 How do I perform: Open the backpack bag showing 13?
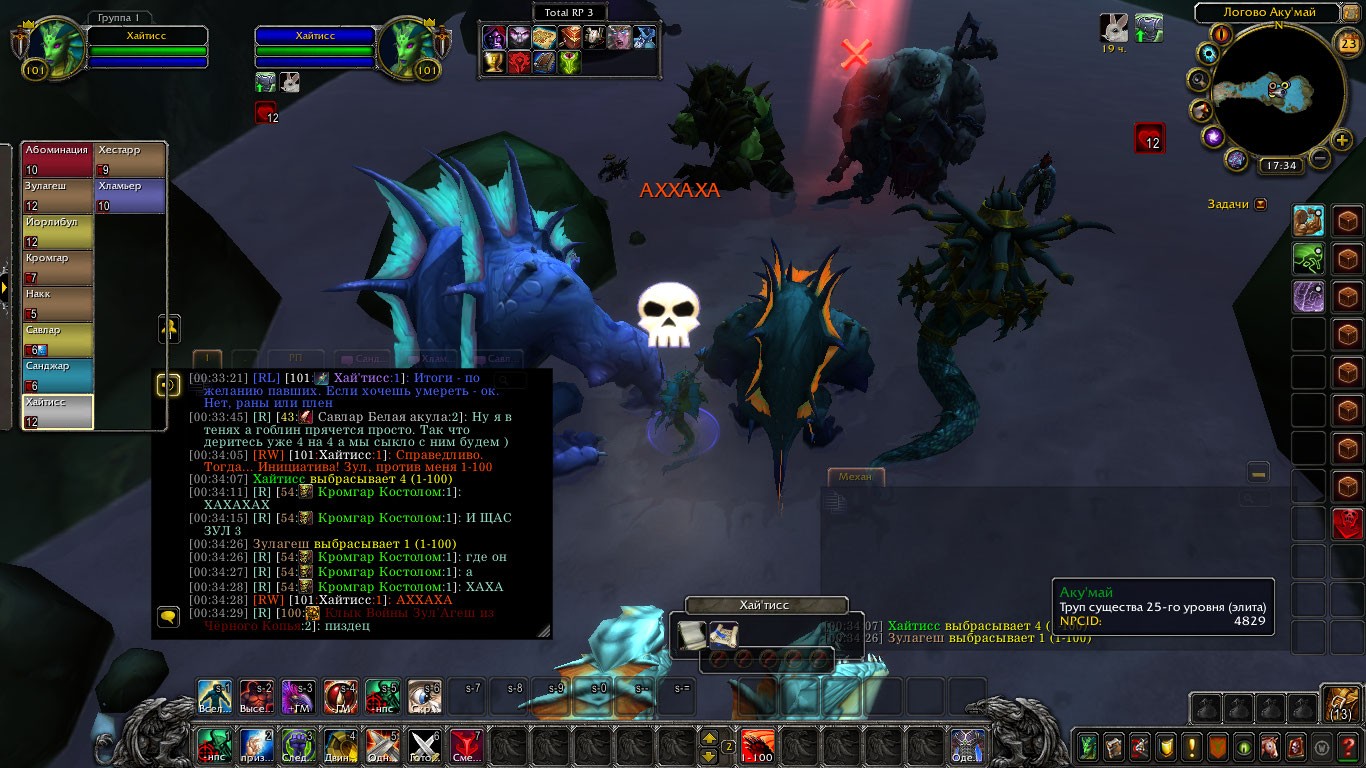(1340, 704)
